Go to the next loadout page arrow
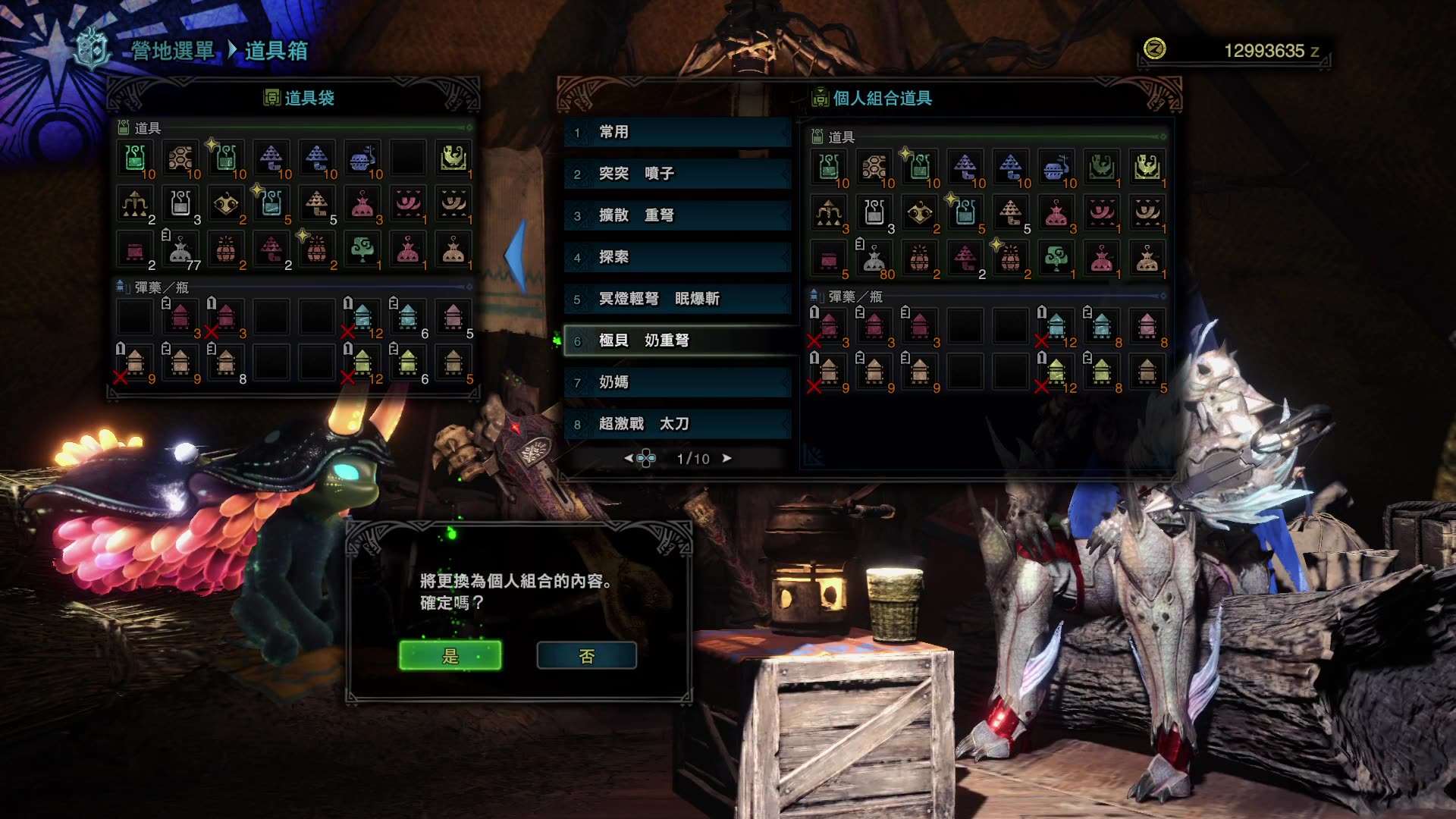Image resolution: width=1456 pixels, height=819 pixels. [x=727, y=458]
